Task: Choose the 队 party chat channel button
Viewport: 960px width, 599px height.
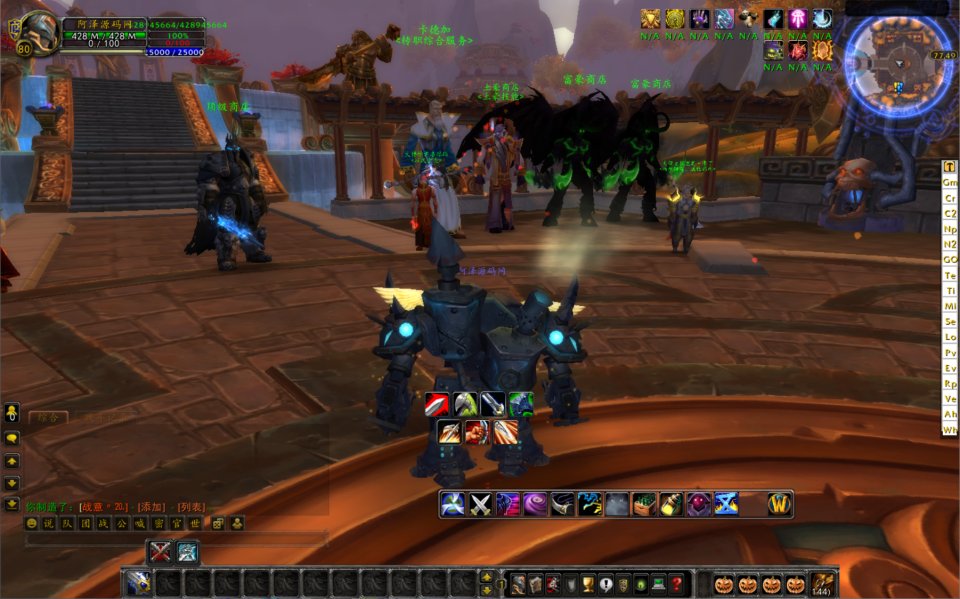Action: [65, 523]
